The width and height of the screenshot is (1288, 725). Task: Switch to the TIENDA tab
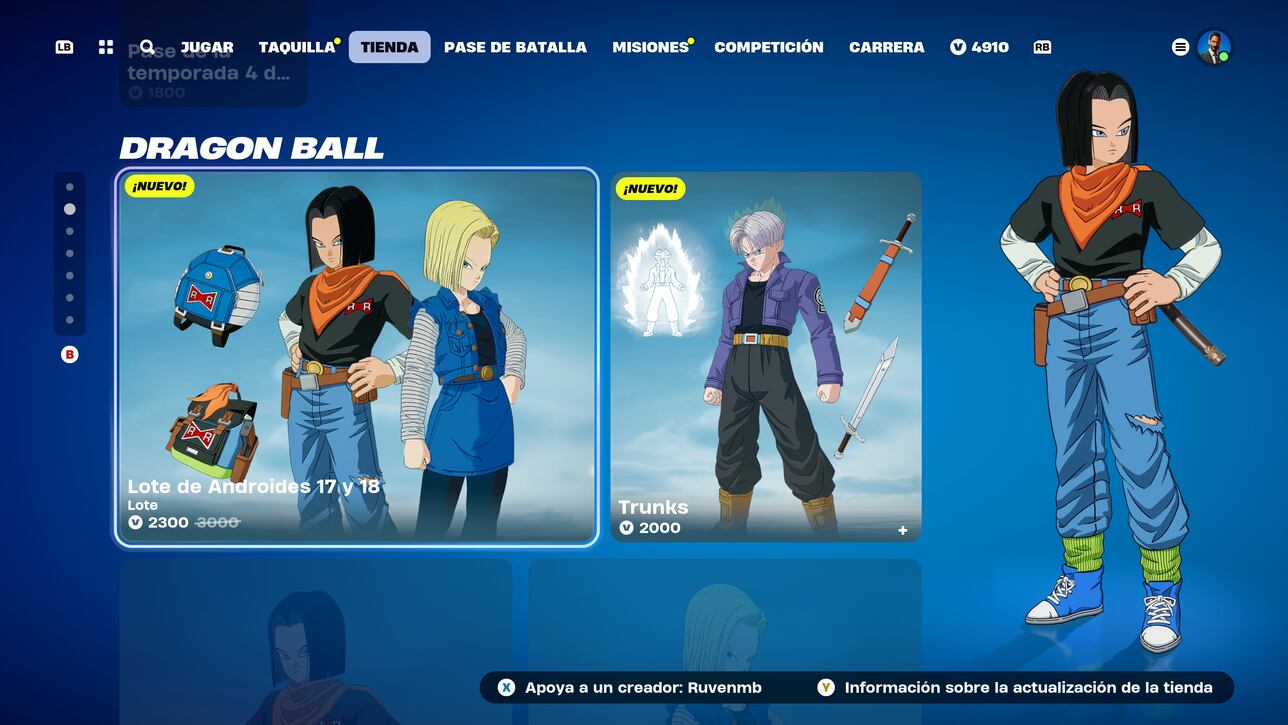[x=389, y=46]
